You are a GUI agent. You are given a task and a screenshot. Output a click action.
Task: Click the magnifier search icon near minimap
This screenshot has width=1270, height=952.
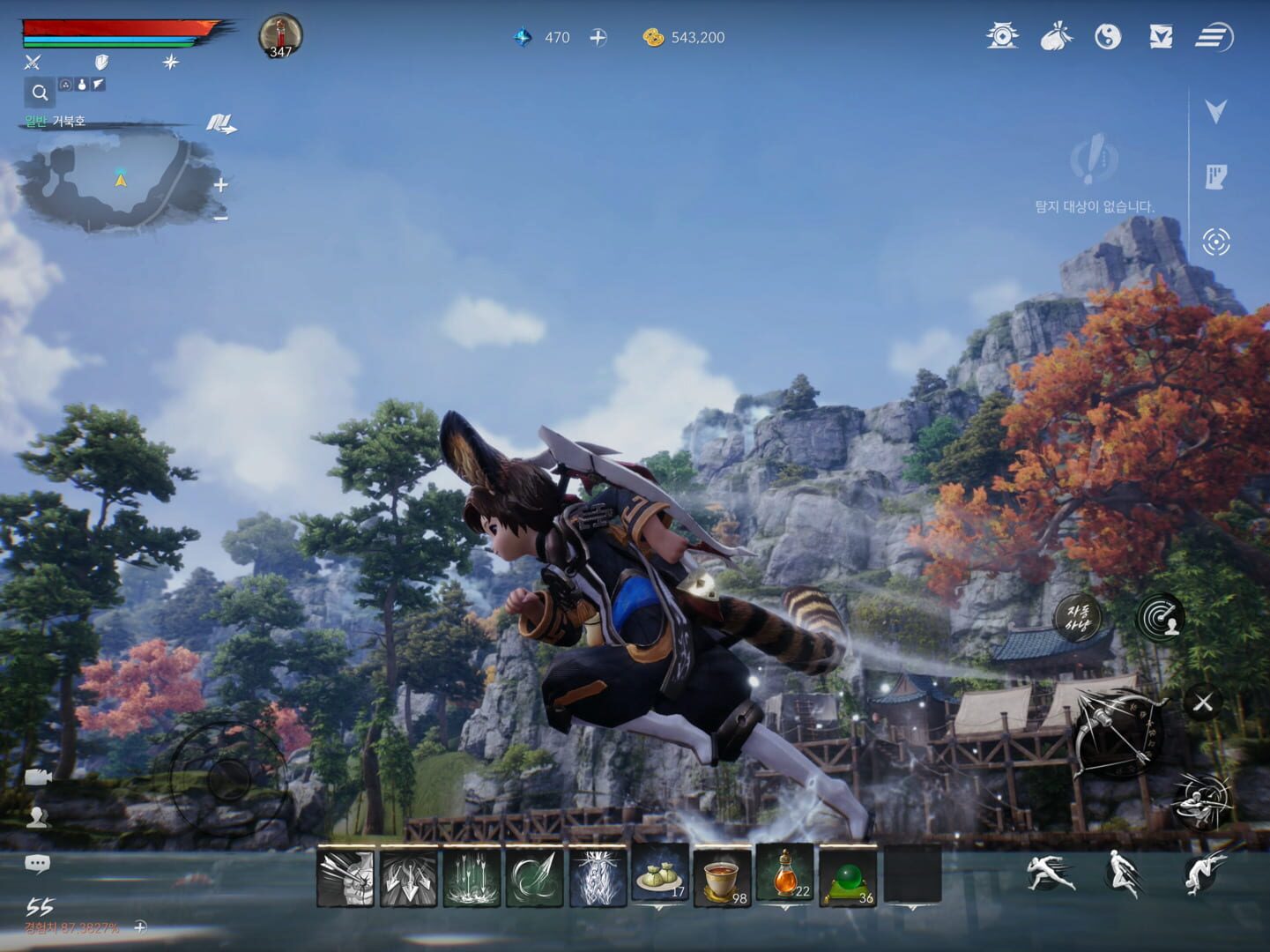[39, 91]
